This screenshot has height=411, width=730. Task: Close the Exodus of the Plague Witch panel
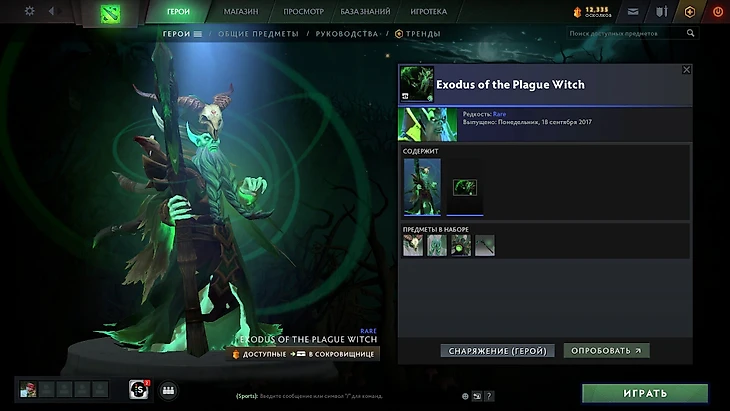(686, 70)
